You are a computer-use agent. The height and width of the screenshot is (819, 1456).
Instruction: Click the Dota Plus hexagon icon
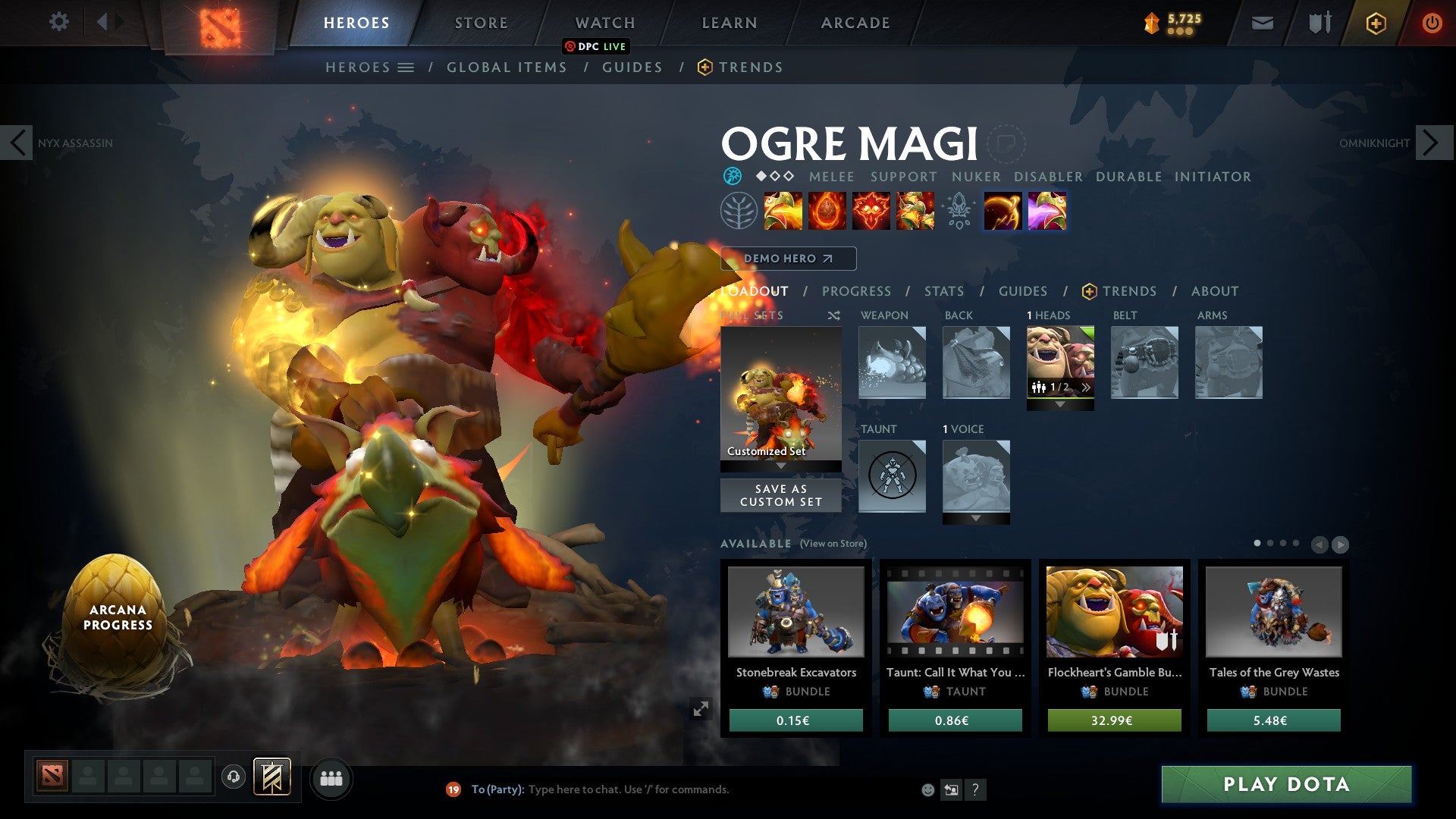pos(1376,23)
